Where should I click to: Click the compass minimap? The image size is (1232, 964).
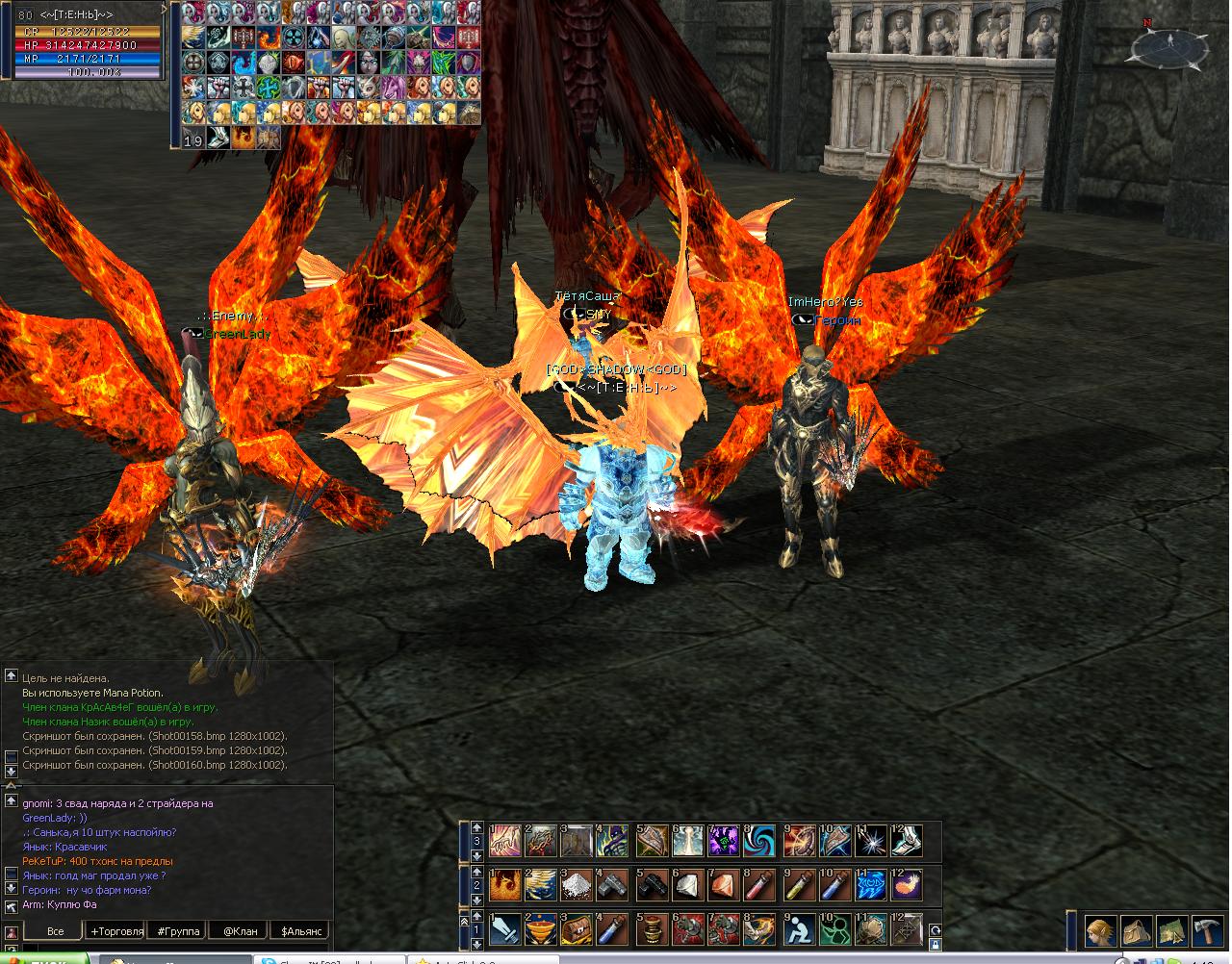1170,44
